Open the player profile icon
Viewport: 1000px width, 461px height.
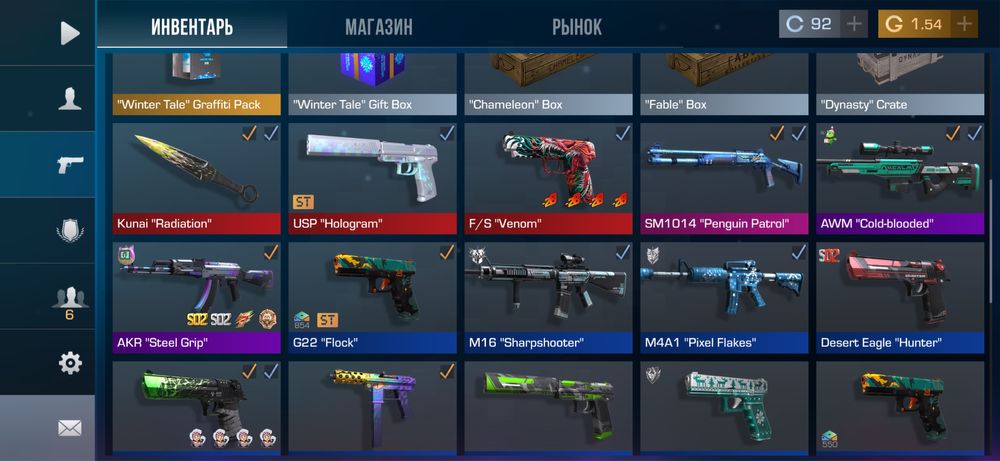(69, 98)
